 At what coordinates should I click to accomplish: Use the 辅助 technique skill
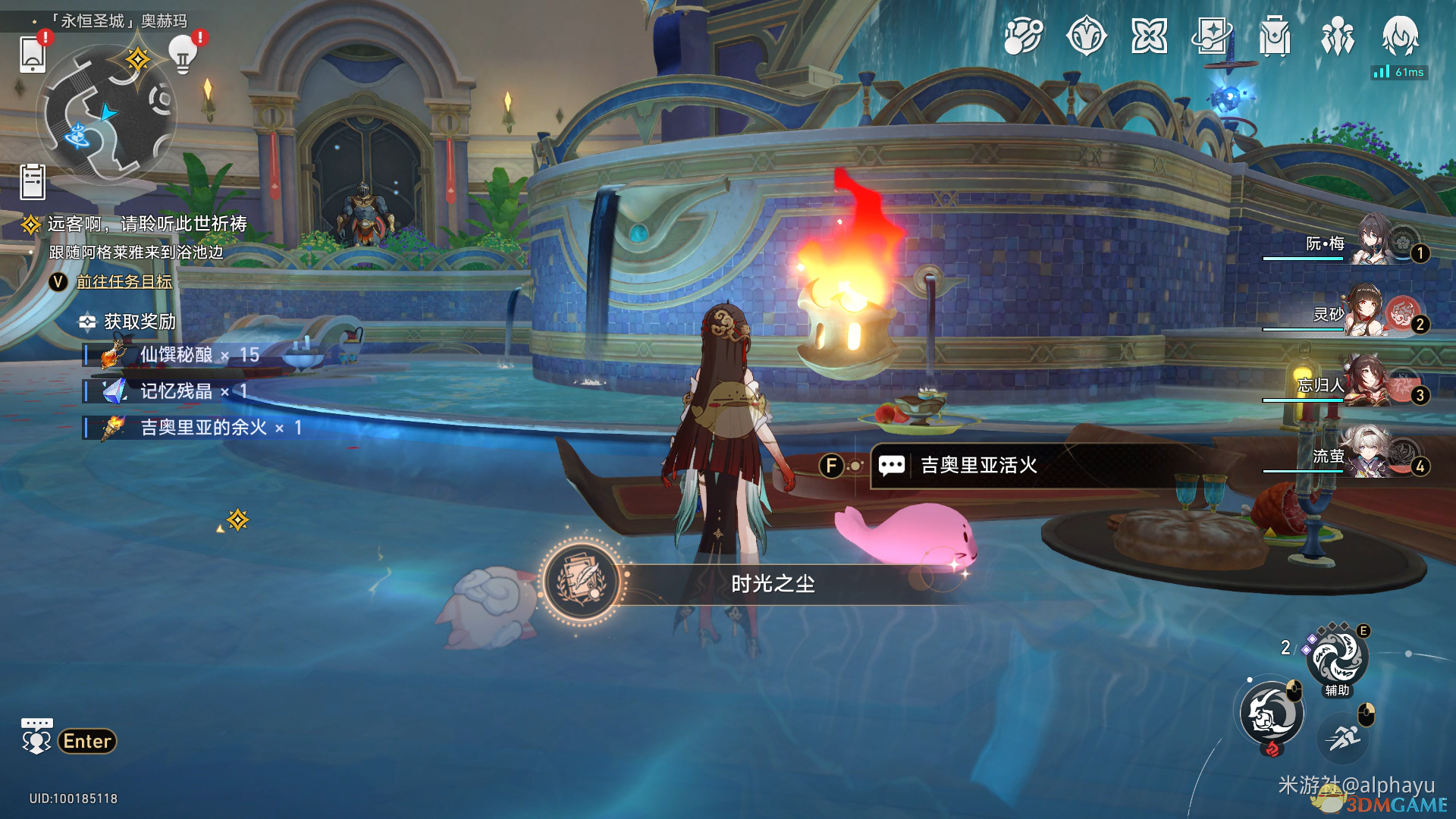click(1337, 658)
